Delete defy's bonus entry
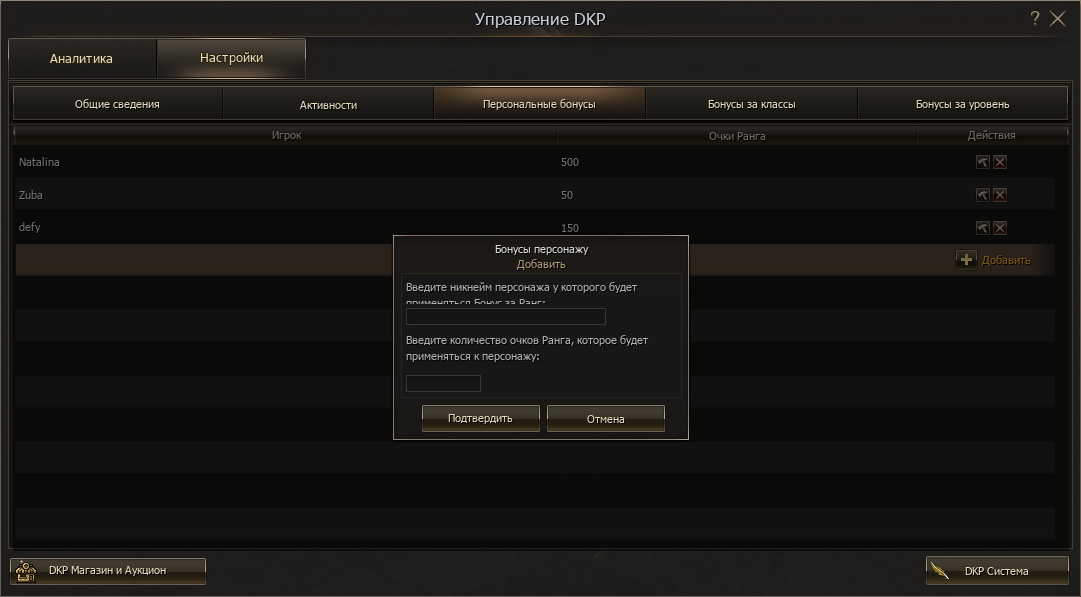This screenshot has height=597, width=1081. point(1000,228)
